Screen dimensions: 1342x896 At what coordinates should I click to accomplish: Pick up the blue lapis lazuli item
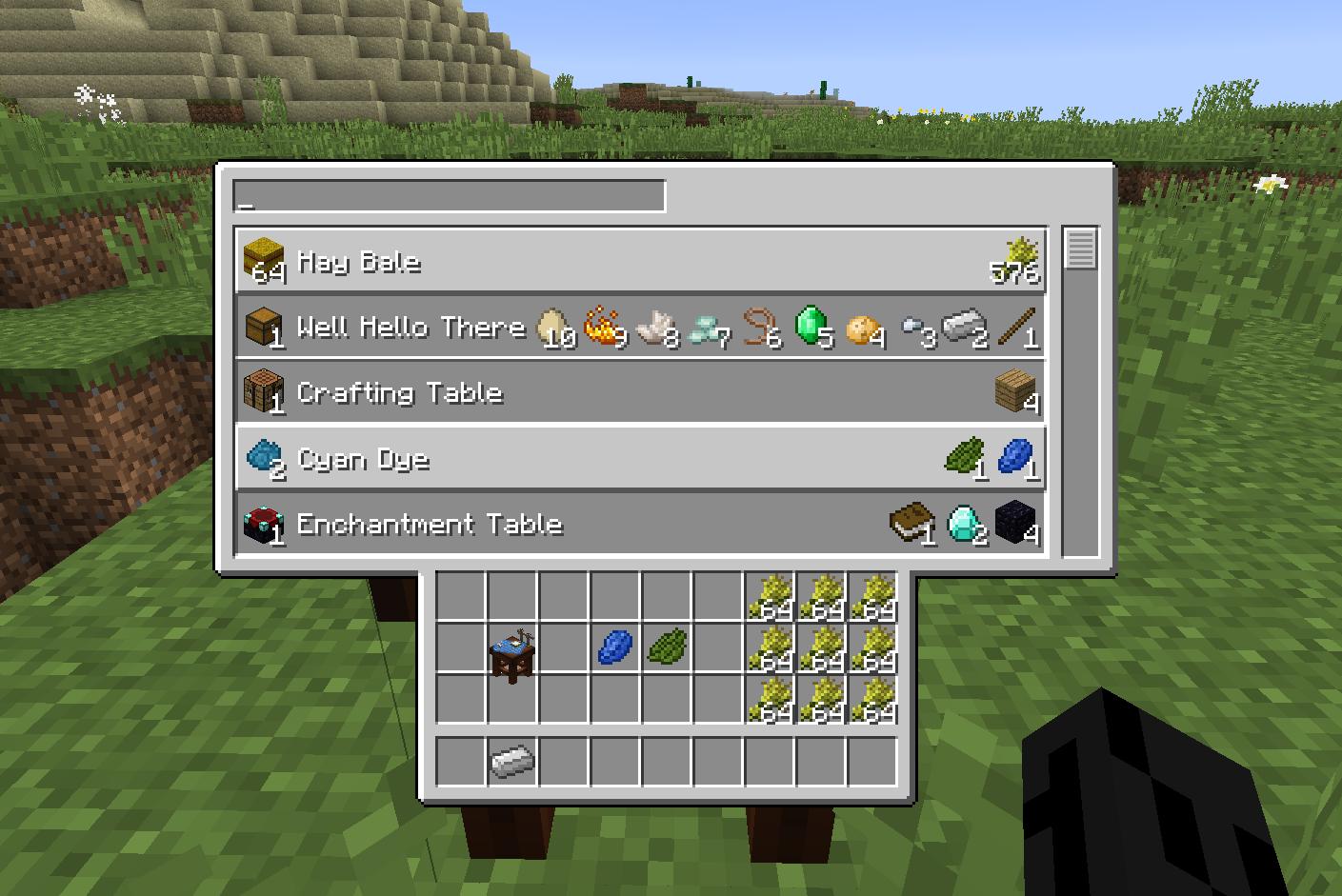coord(615,648)
